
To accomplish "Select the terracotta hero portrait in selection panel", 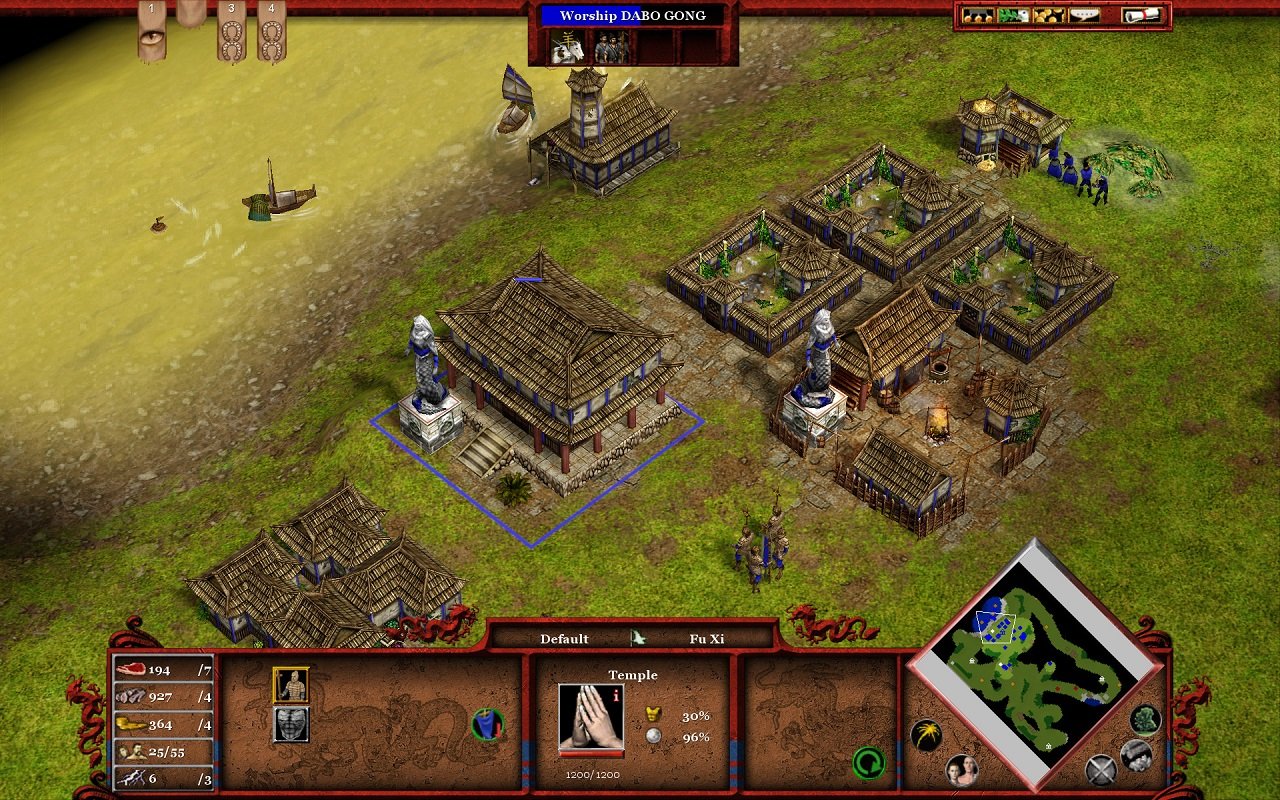I will click(290, 685).
